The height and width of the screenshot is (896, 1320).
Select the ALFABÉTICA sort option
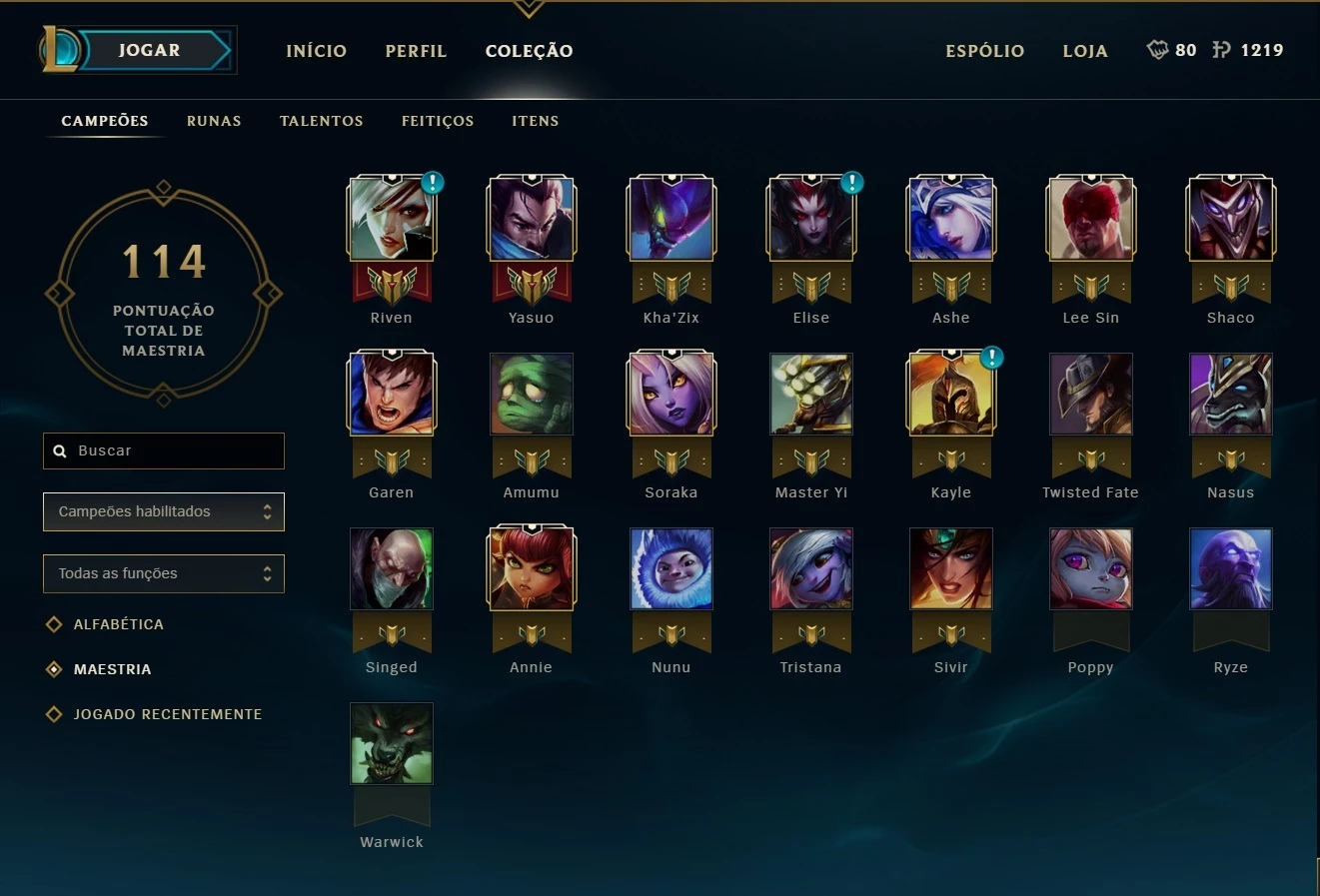pos(117,623)
